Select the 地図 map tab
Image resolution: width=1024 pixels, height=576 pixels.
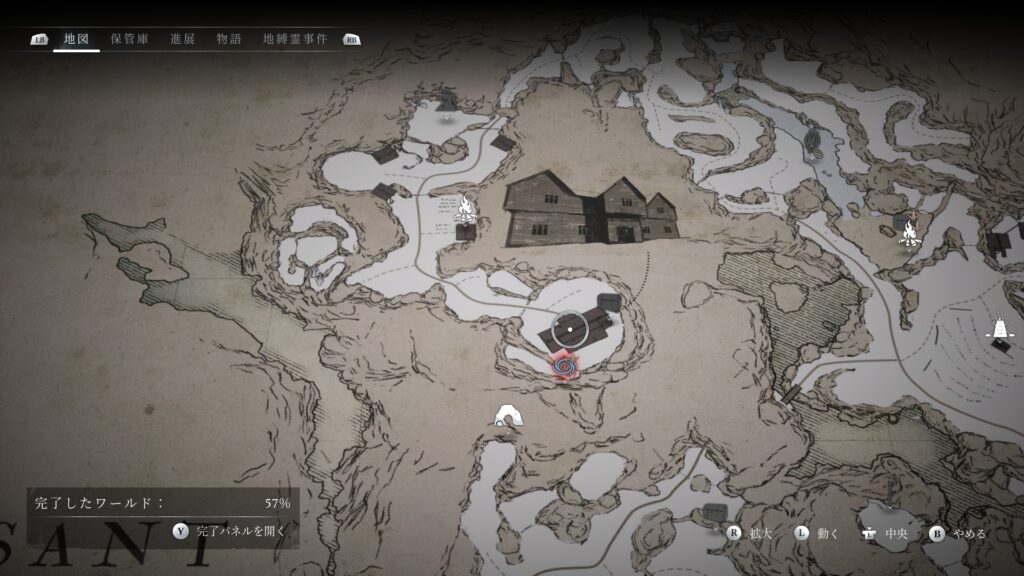[x=76, y=39]
